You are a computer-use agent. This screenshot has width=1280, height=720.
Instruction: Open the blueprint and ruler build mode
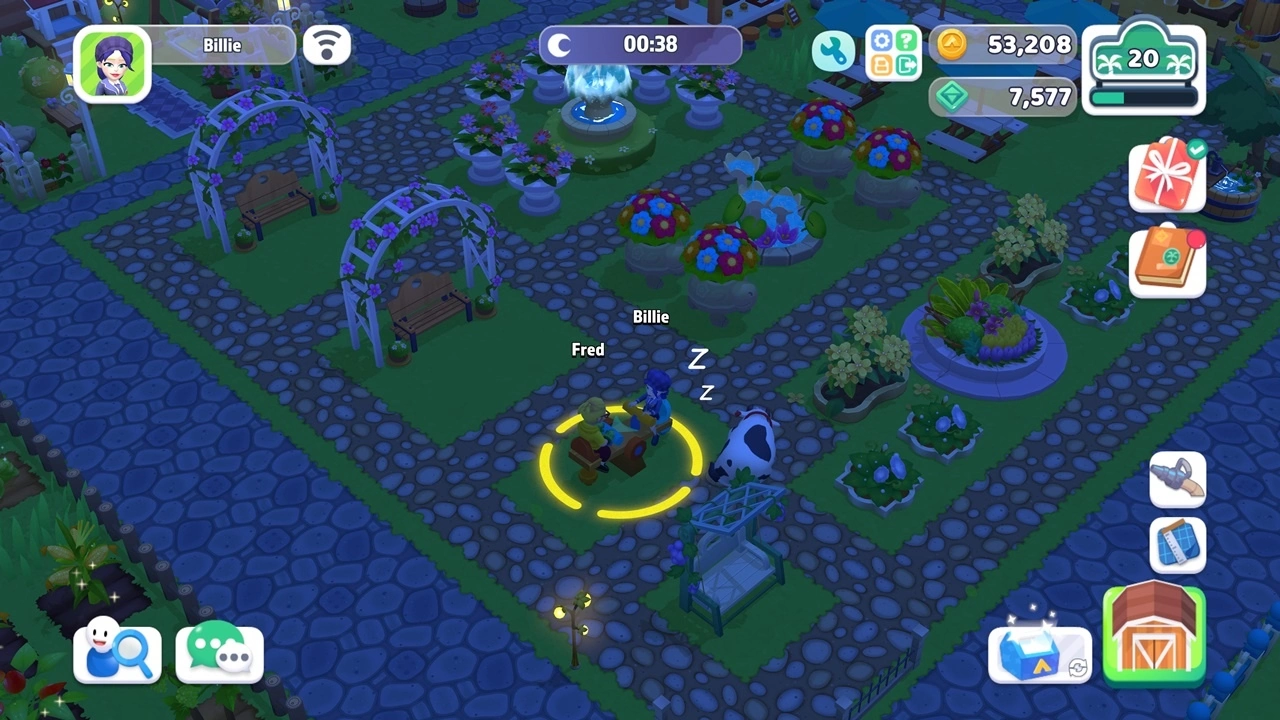click(1177, 545)
